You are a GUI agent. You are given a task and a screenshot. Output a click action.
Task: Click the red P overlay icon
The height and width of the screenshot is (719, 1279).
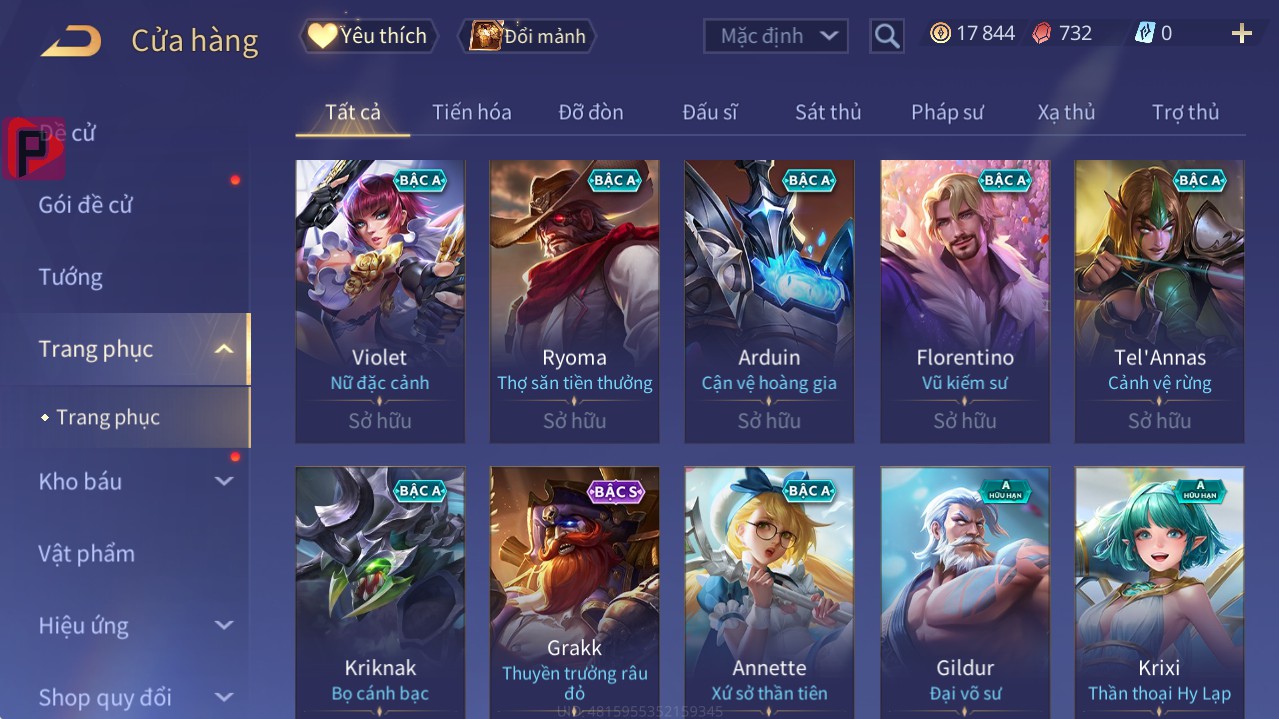[33, 148]
